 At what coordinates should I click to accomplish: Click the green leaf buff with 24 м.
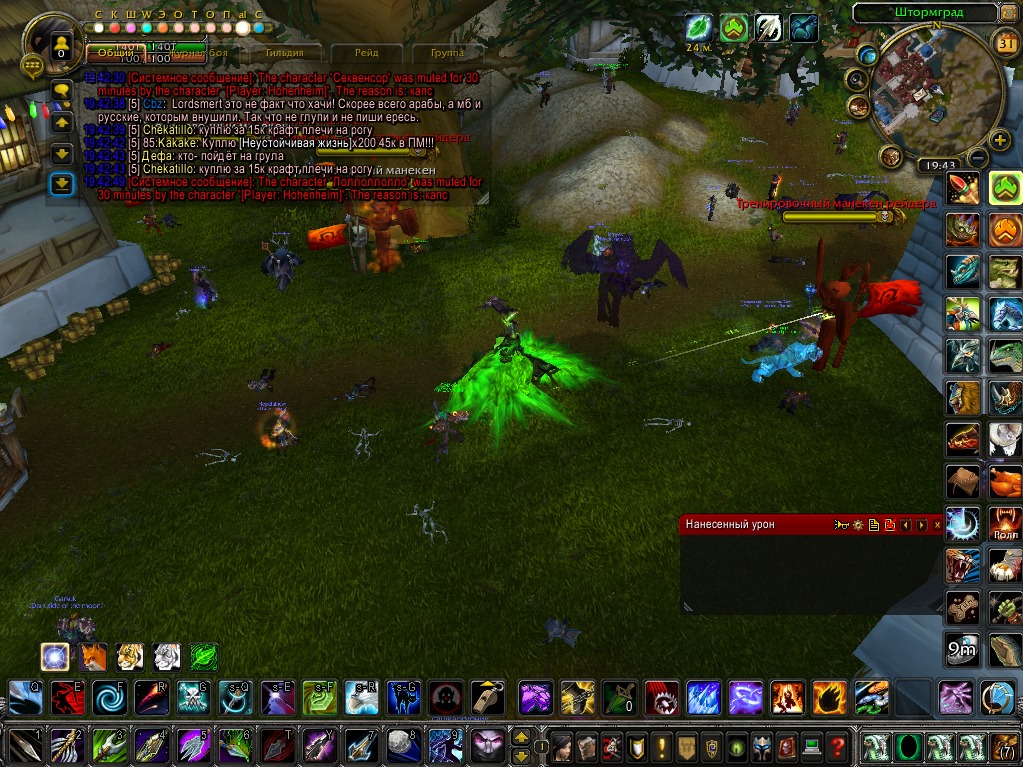[699, 27]
